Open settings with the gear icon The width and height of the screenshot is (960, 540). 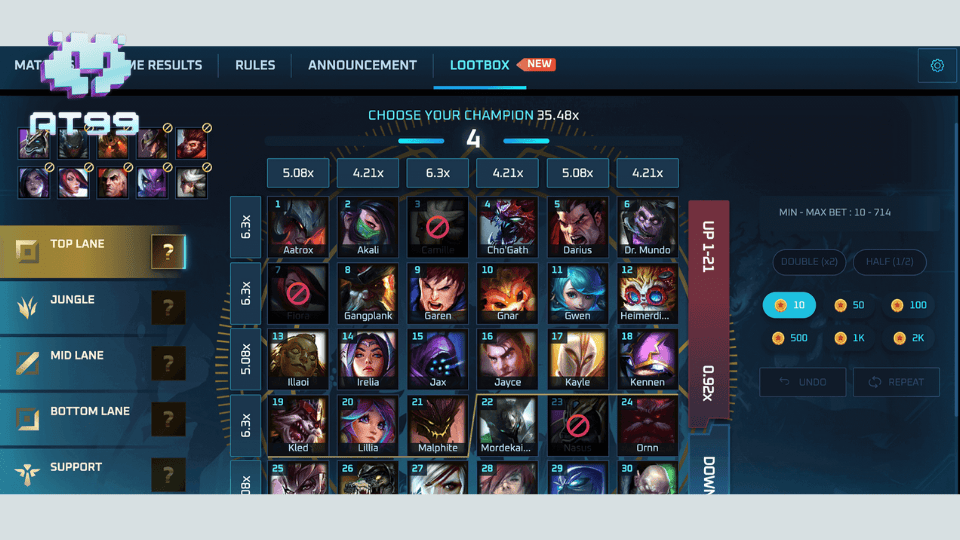pyautogui.click(x=937, y=66)
